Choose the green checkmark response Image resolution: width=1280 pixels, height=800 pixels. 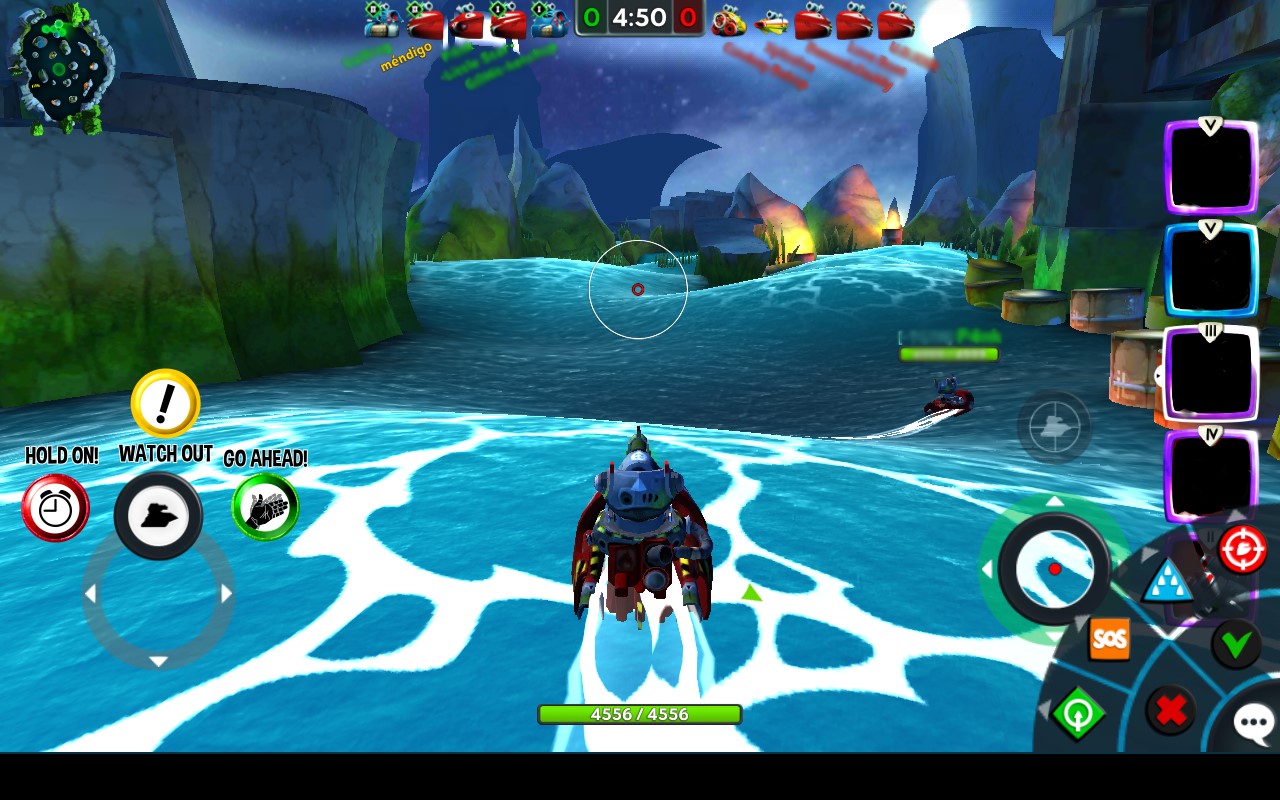(1236, 644)
